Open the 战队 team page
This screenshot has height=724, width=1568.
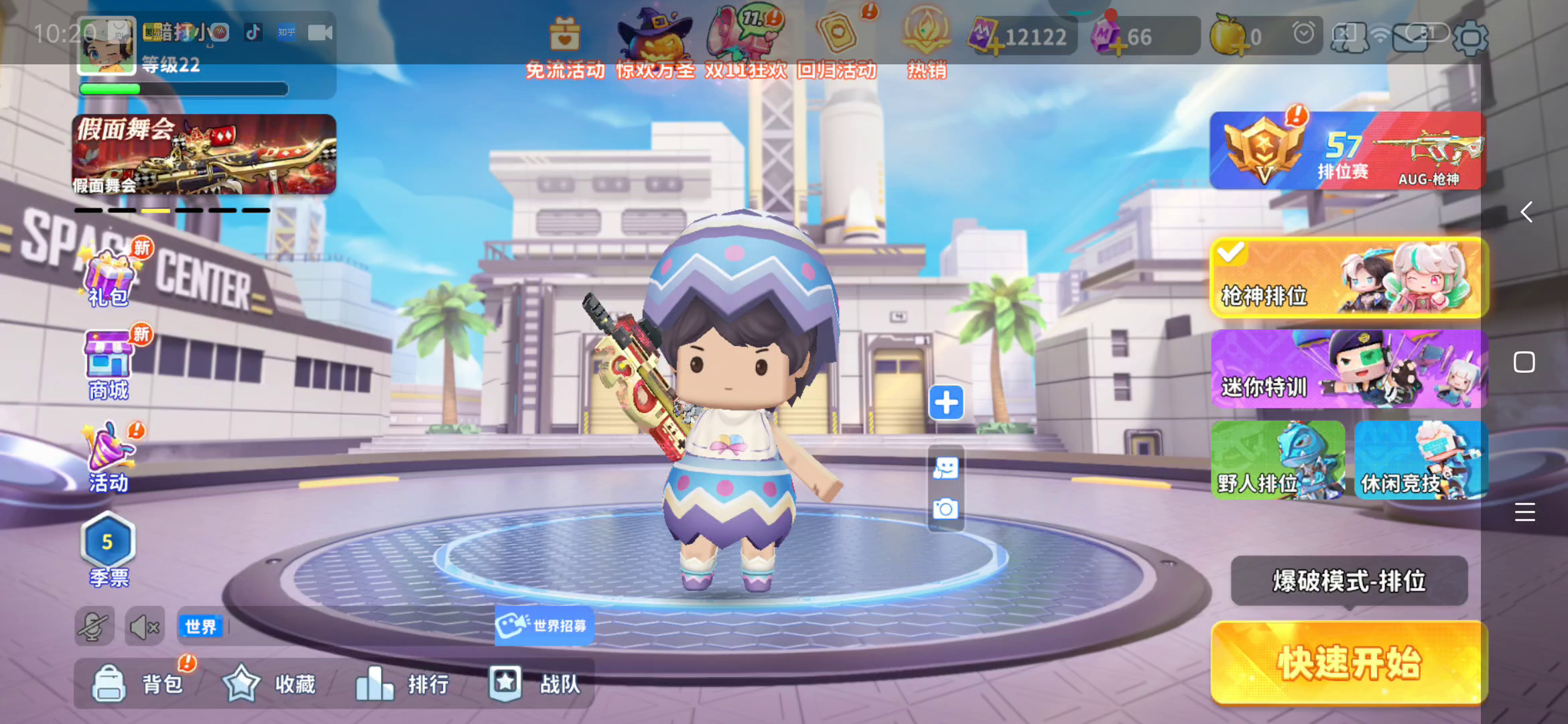(x=535, y=684)
